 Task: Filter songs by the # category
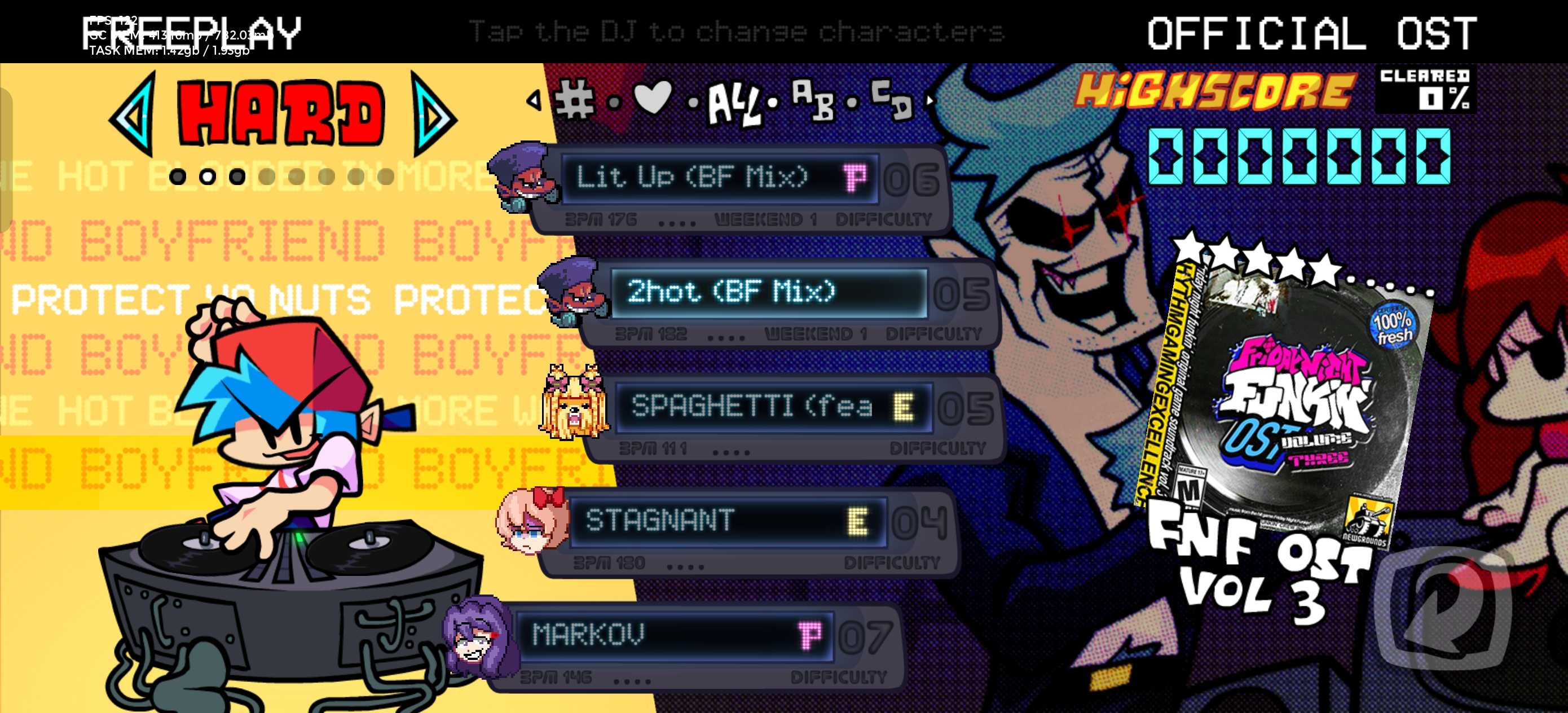pos(574,100)
